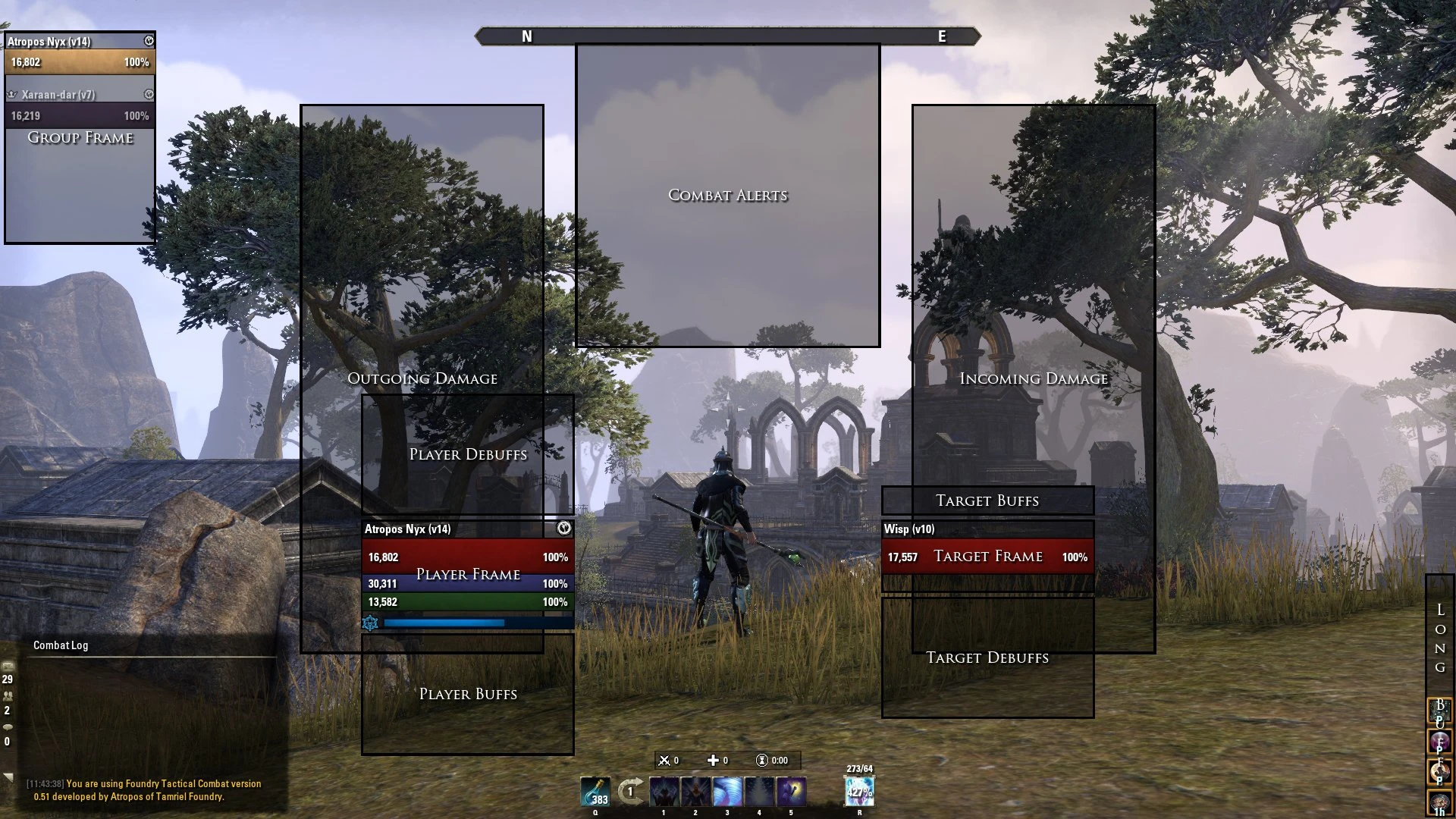Expand the combat log with the triangle arrow
This screenshot has height=819, width=1456.
click(8, 777)
